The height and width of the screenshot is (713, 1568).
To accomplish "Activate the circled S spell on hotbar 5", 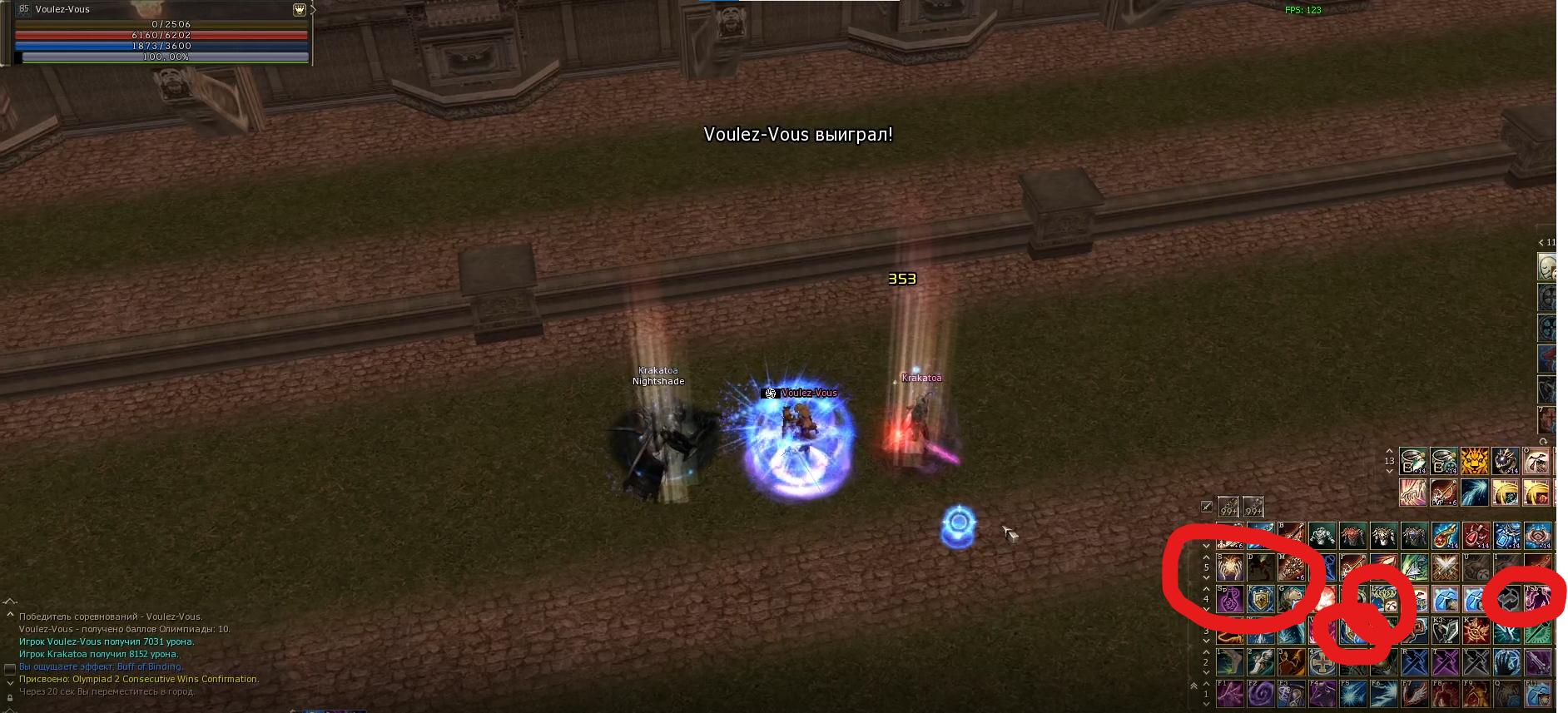I will coord(1229,567).
